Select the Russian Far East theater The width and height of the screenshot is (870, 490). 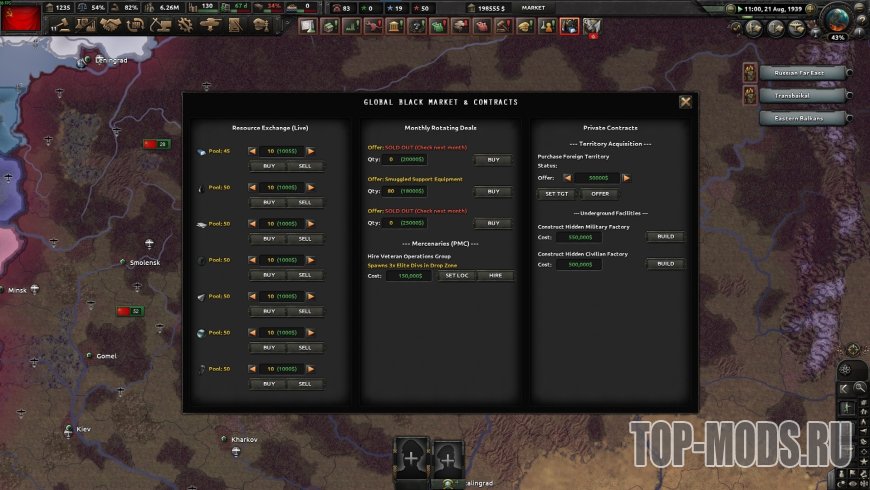[x=803, y=72]
